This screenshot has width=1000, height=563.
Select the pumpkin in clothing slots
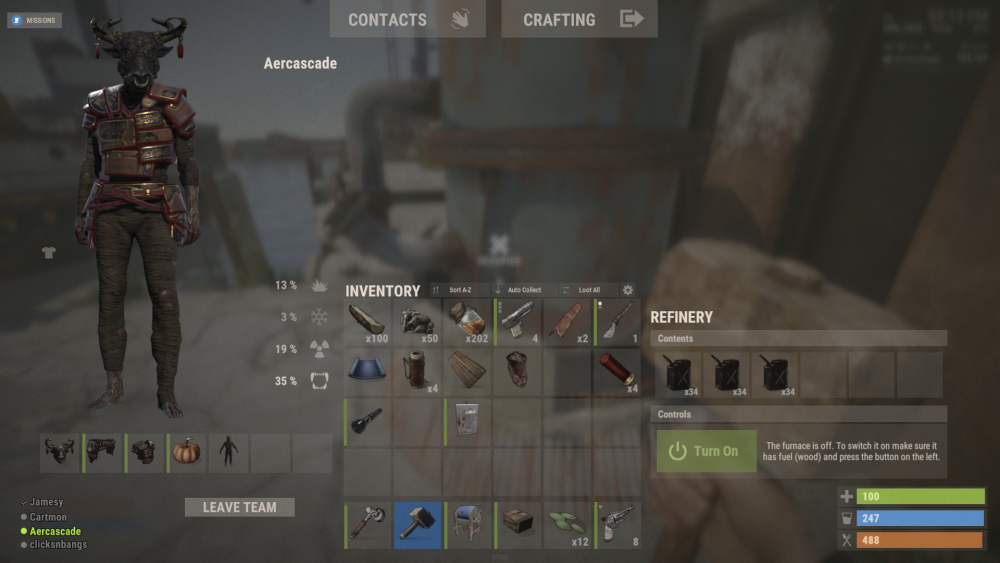187,452
